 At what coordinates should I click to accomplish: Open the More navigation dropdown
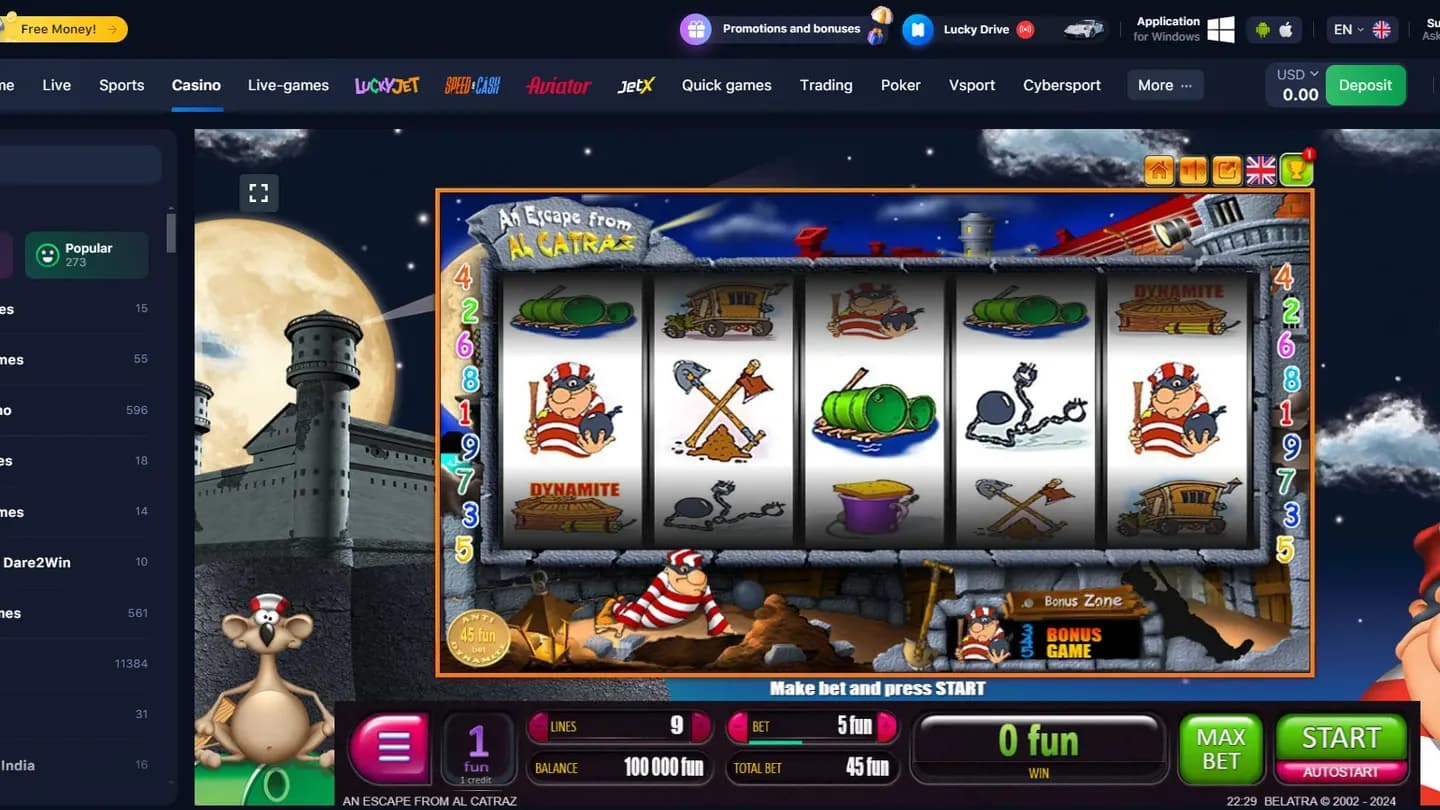pyautogui.click(x=1163, y=85)
